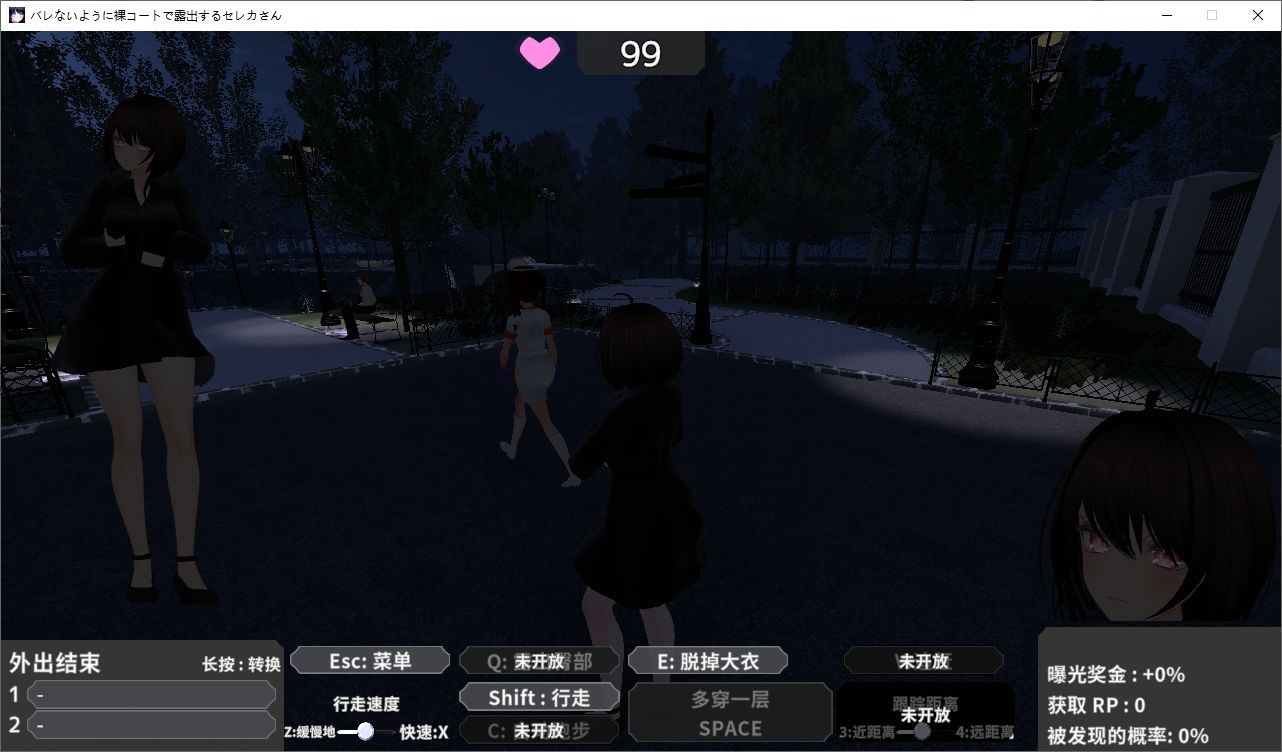Click the 脱掉大衣 button
This screenshot has height=752, width=1282.
(707, 661)
